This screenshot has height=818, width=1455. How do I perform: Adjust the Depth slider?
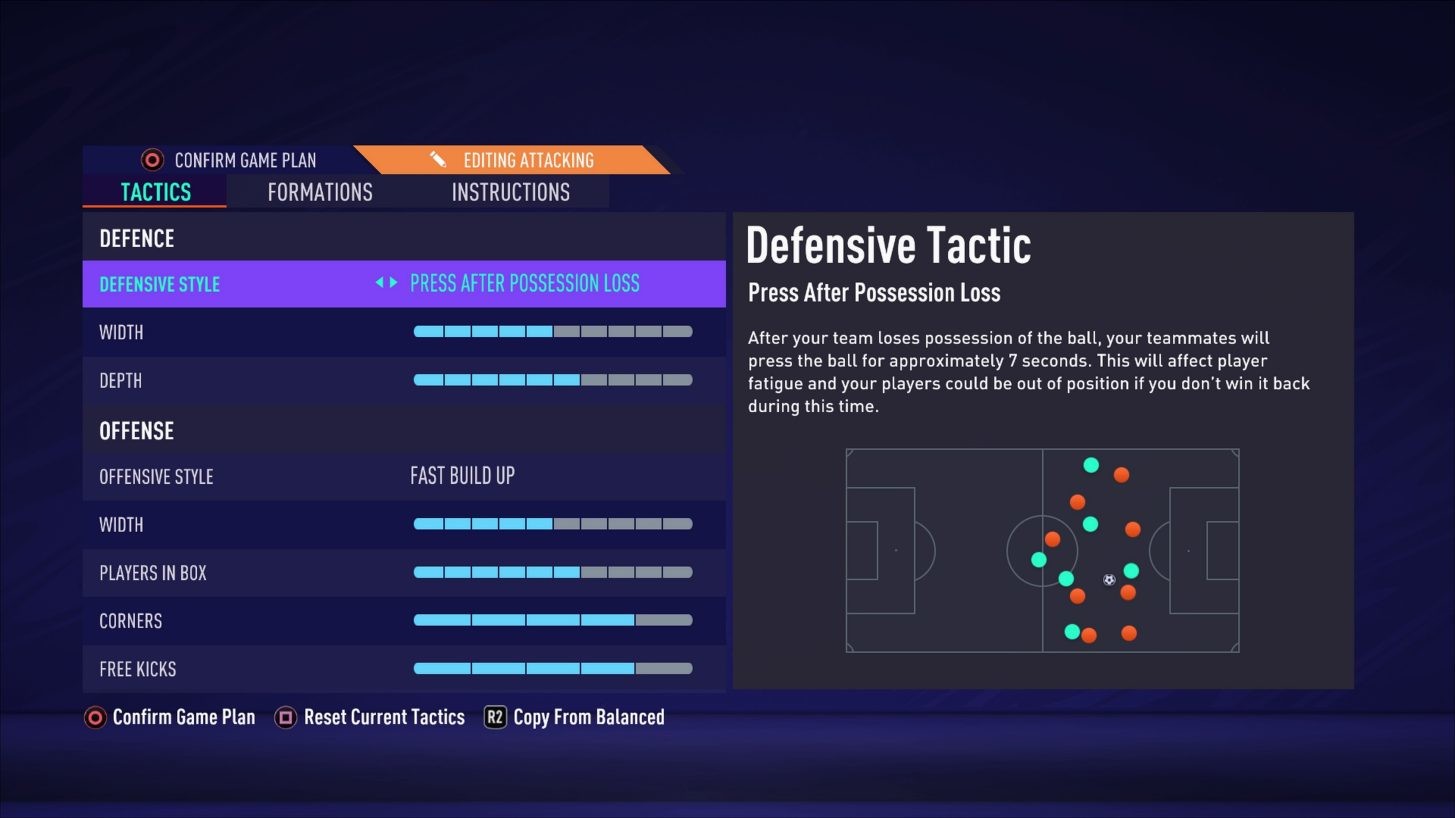point(553,380)
